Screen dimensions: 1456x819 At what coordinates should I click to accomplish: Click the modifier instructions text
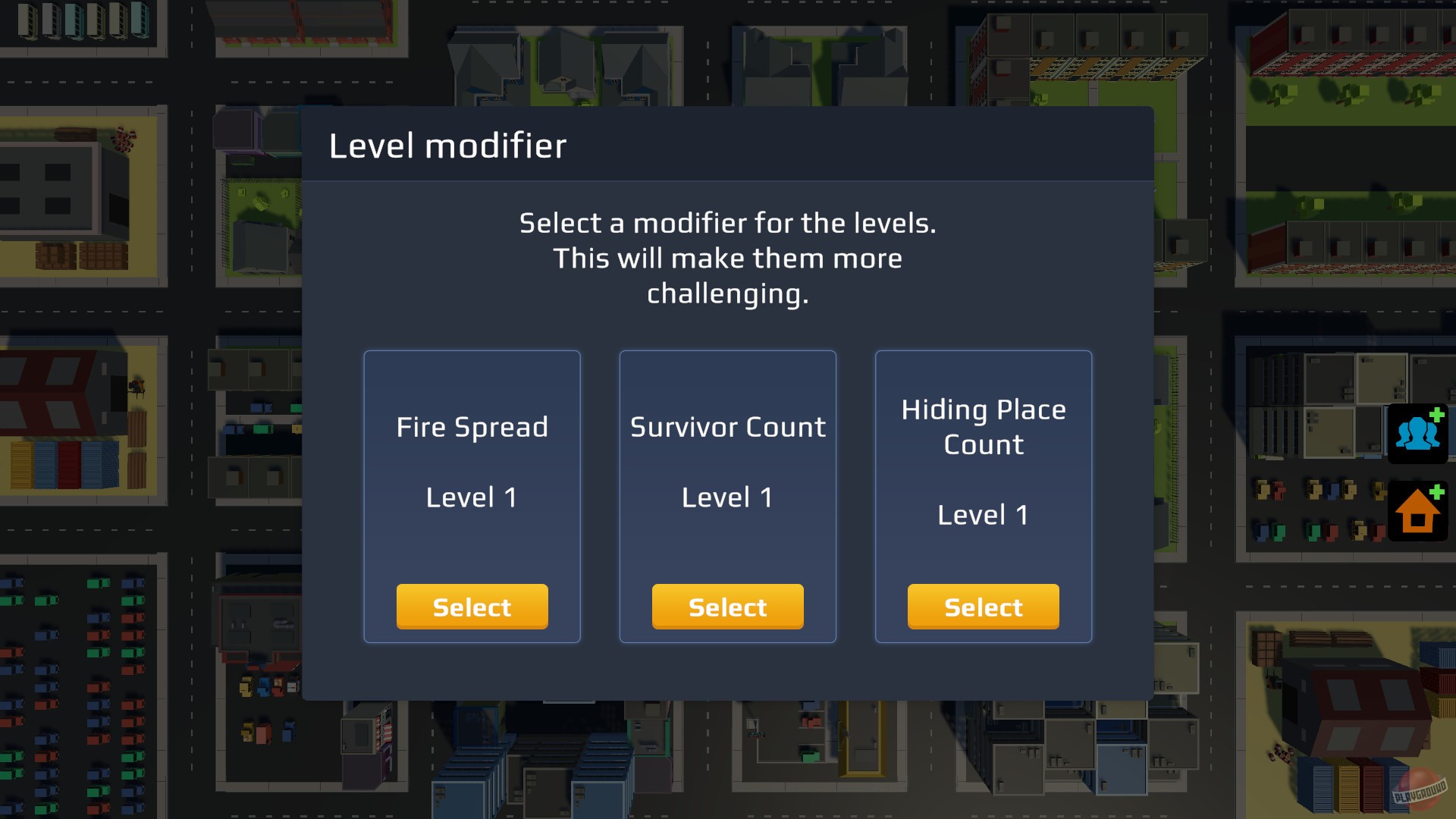pyautogui.click(x=727, y=258)
